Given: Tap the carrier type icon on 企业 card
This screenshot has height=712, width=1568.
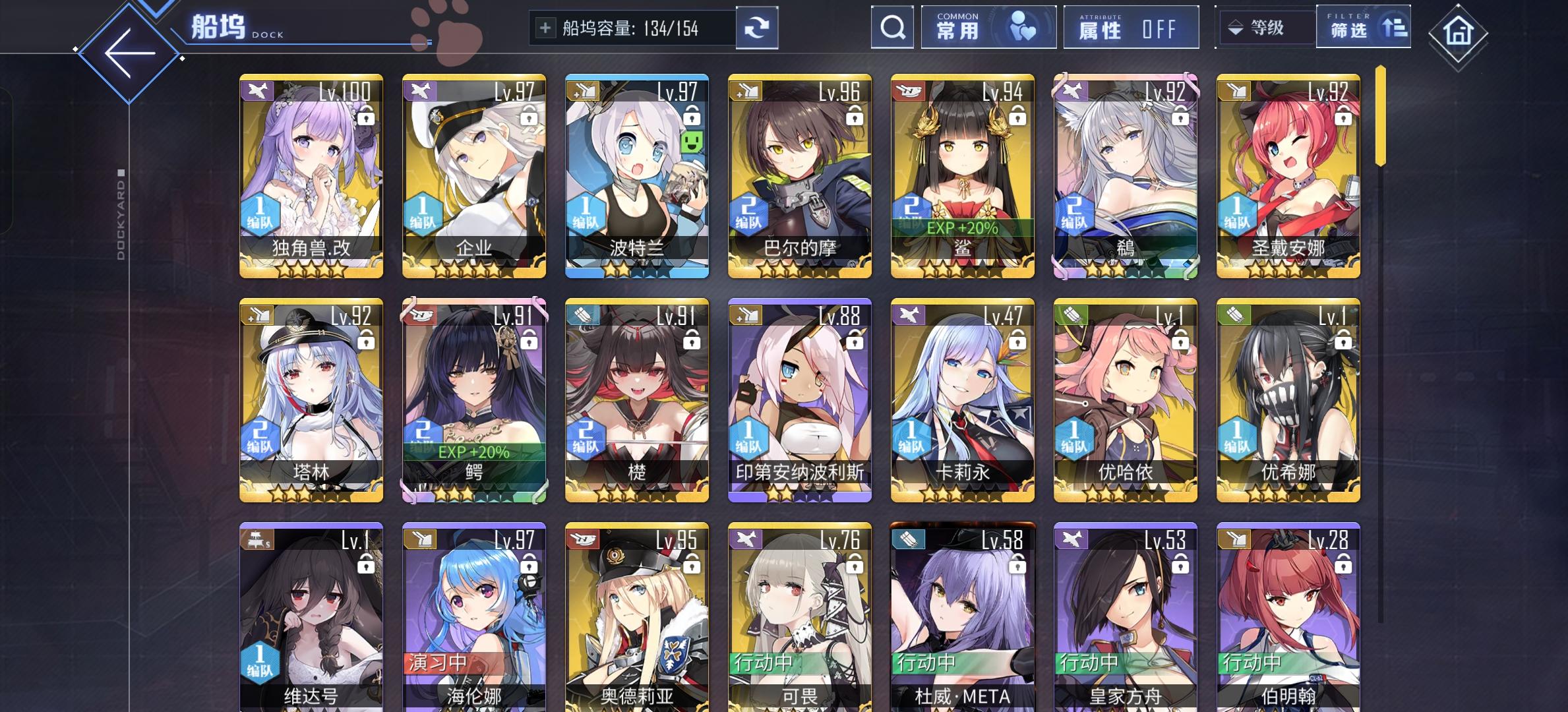Looking at the screenshot, I should coord(420,92).
